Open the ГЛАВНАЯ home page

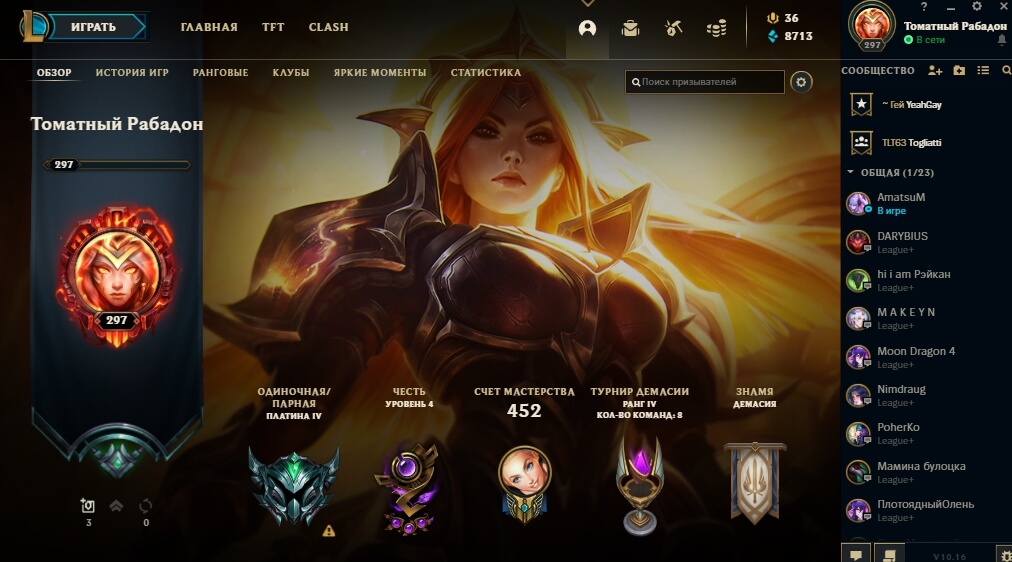[209, 27]
